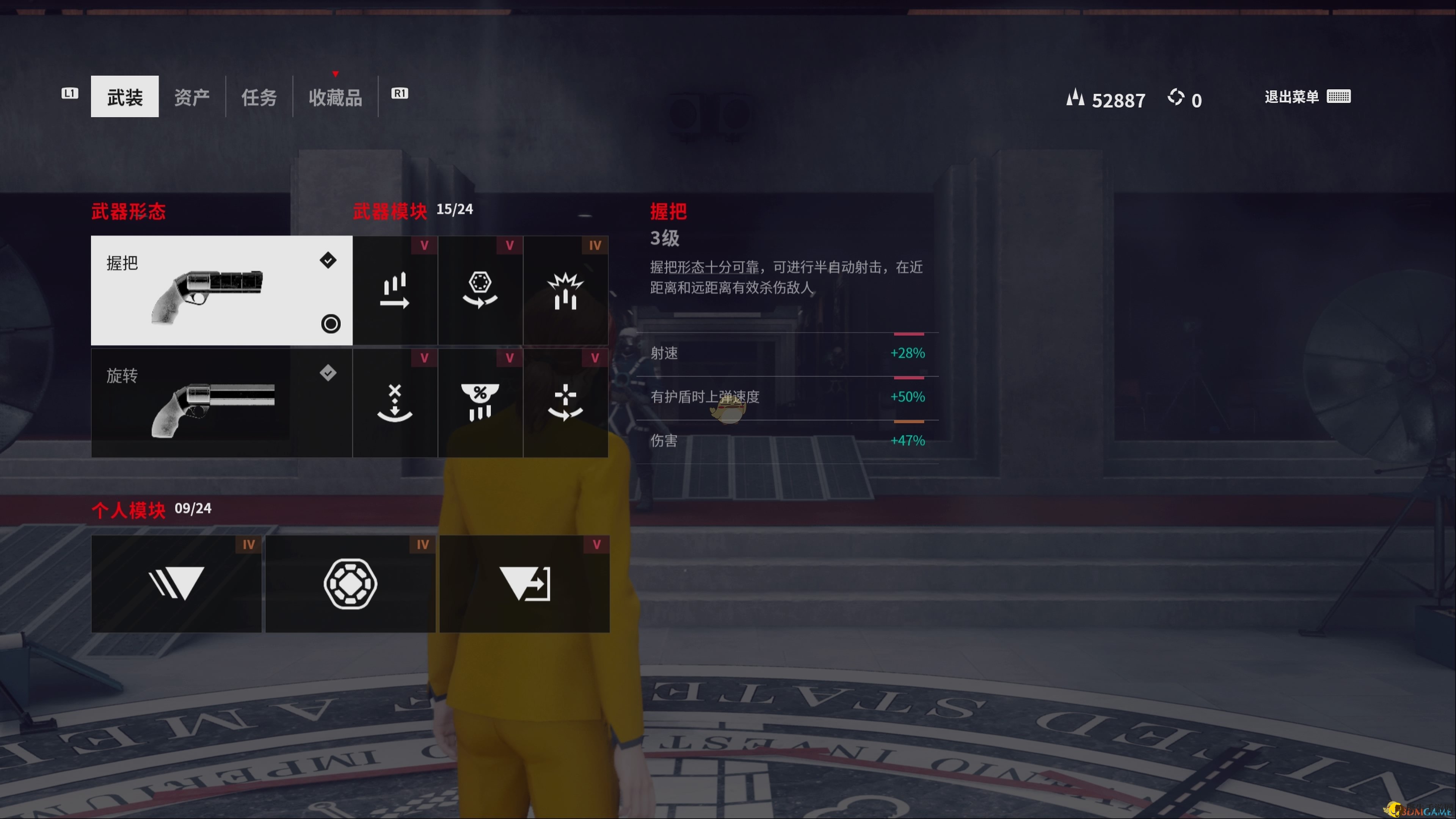
Task: Switch to the 资产 tab
Action: point(192,96)
